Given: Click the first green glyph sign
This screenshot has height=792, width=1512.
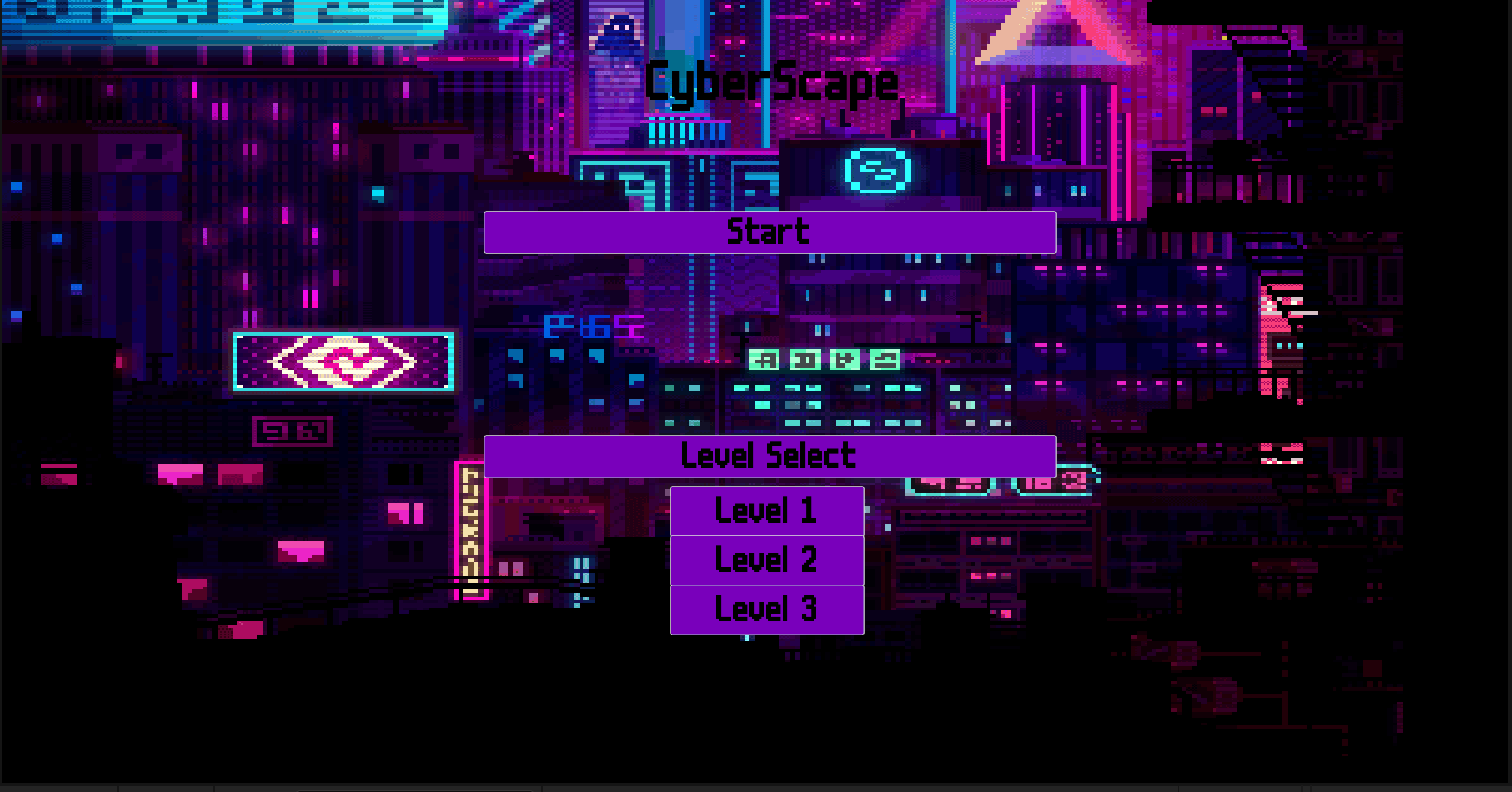Looking at the screenshot, I should coord(764,360).
